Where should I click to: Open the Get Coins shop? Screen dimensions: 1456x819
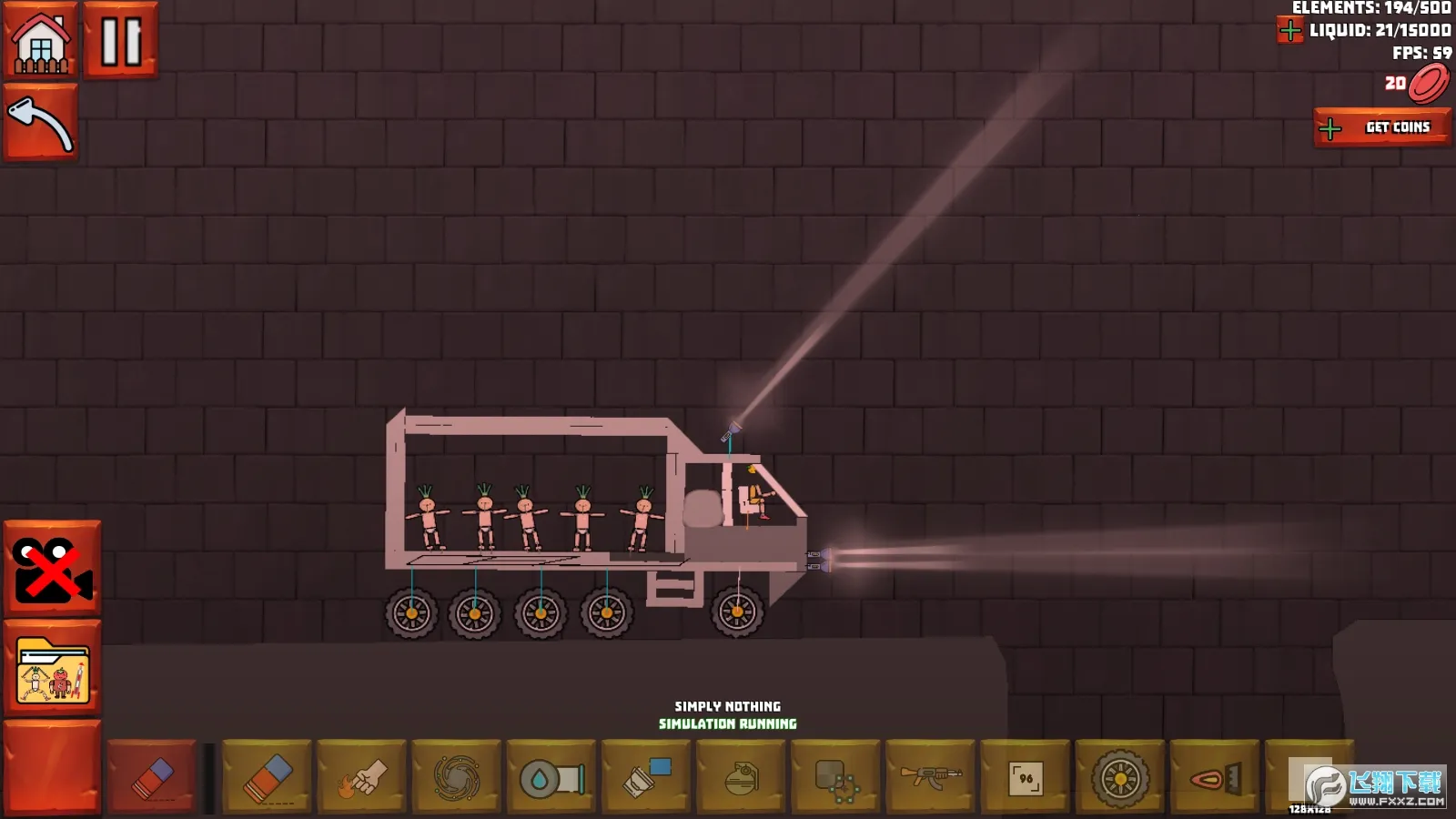coord(1382,128)
